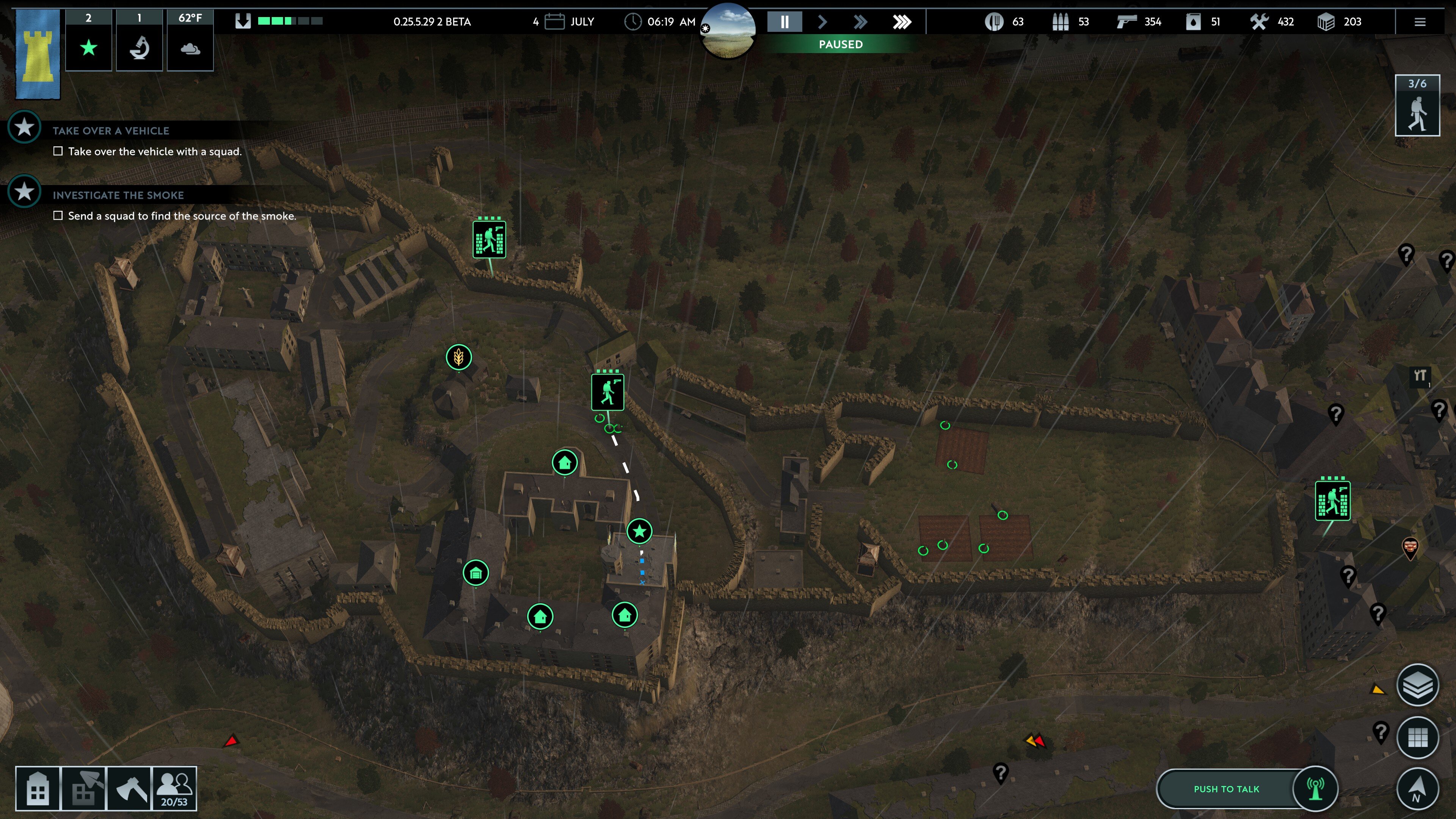Open the buildings menu icon

[37, 789]
